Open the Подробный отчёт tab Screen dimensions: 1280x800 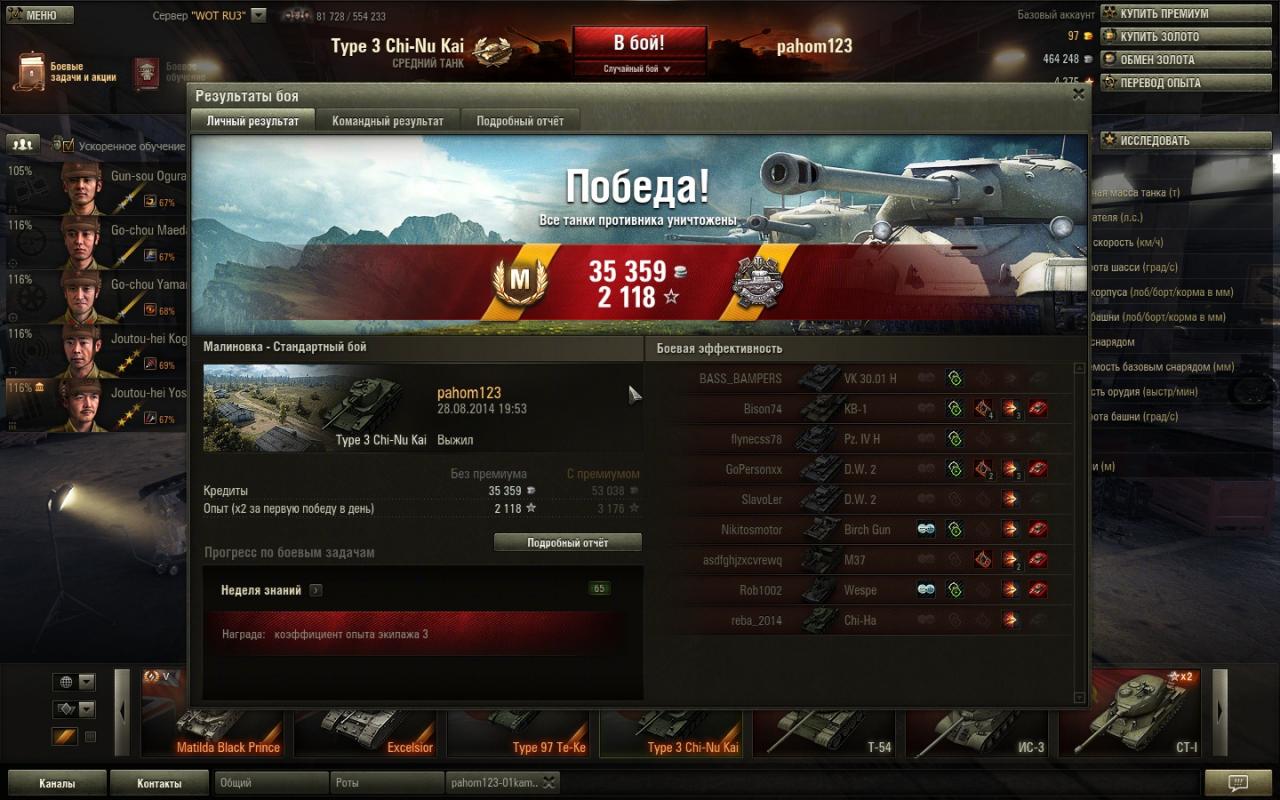click(x=519, y=121)
